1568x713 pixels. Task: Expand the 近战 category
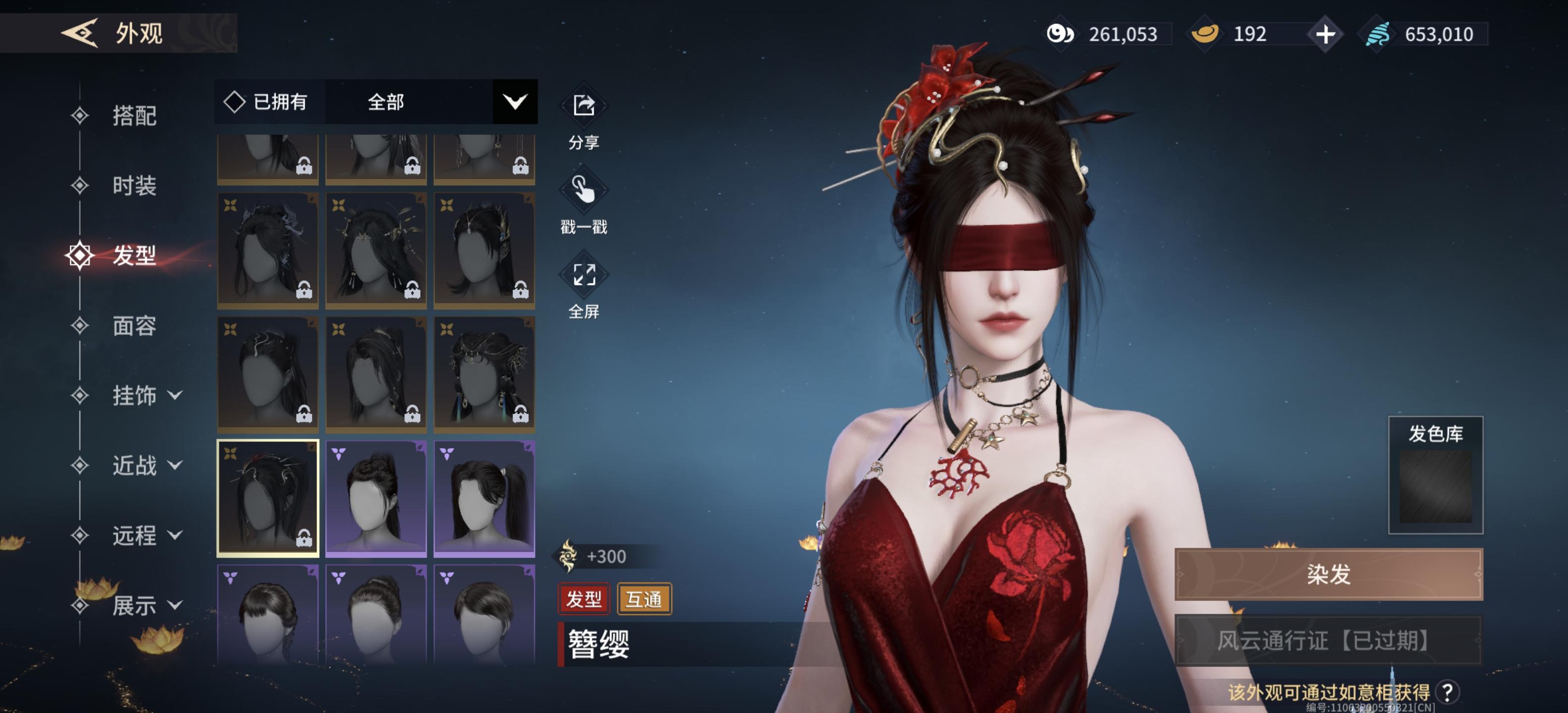click(x=146, y=466)
